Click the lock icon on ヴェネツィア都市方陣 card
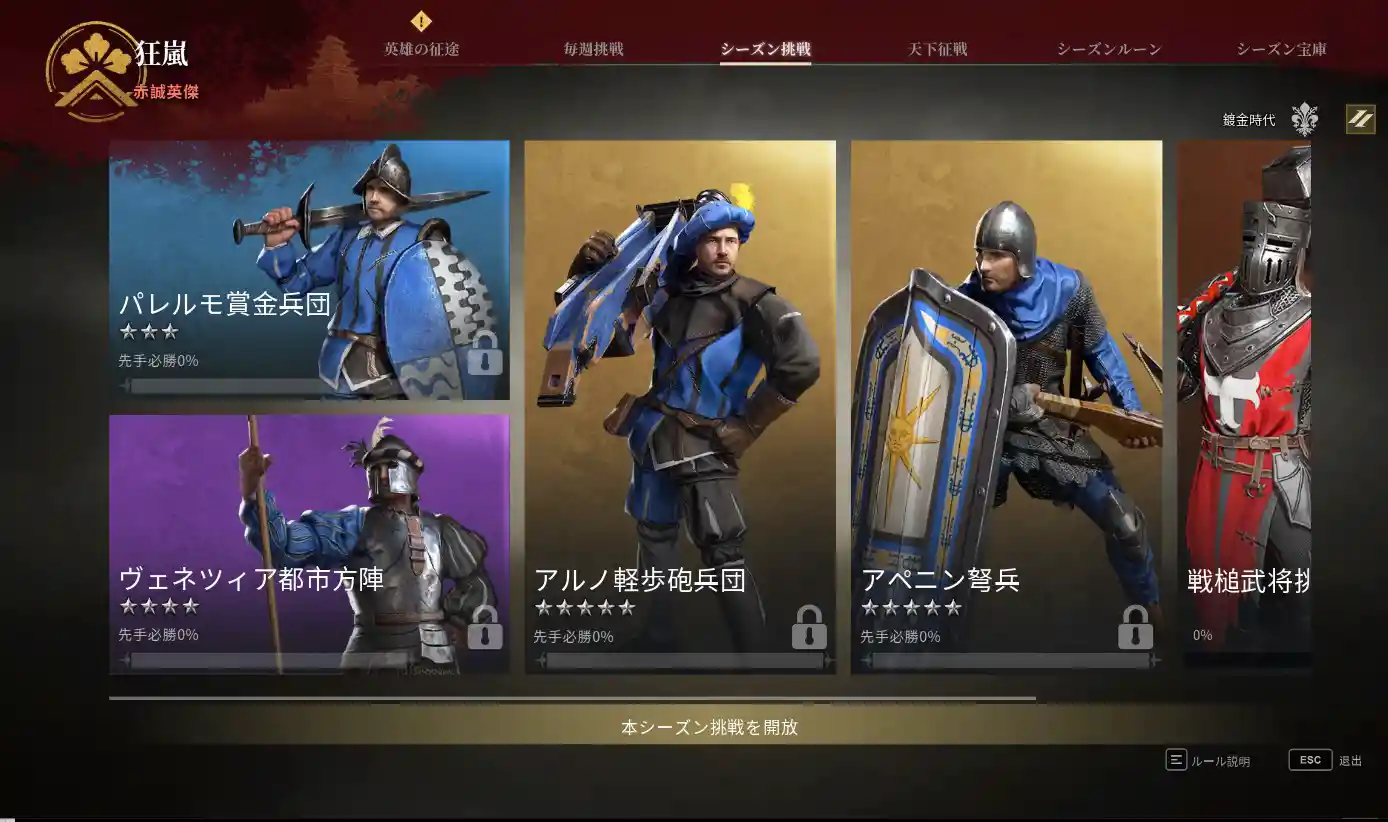 (x=486, y=630)
